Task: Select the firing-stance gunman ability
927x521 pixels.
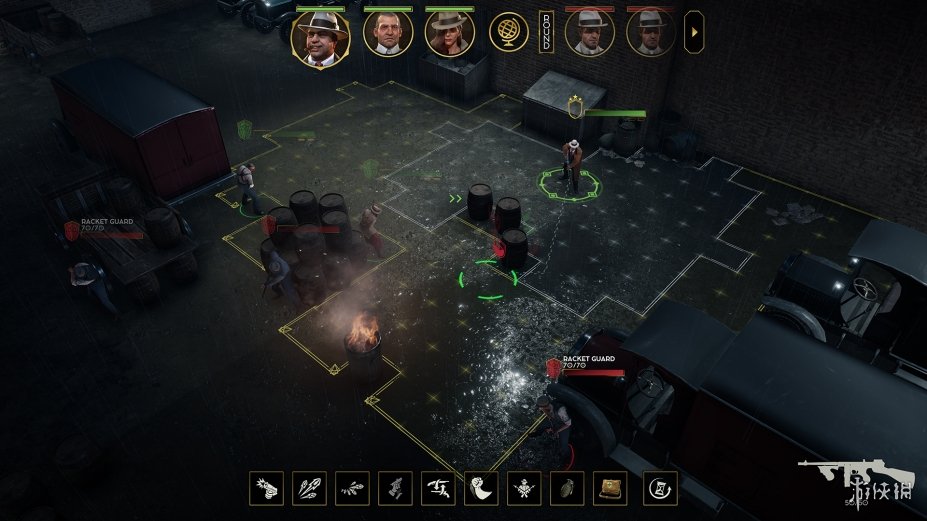Action: tap(438, 488)
